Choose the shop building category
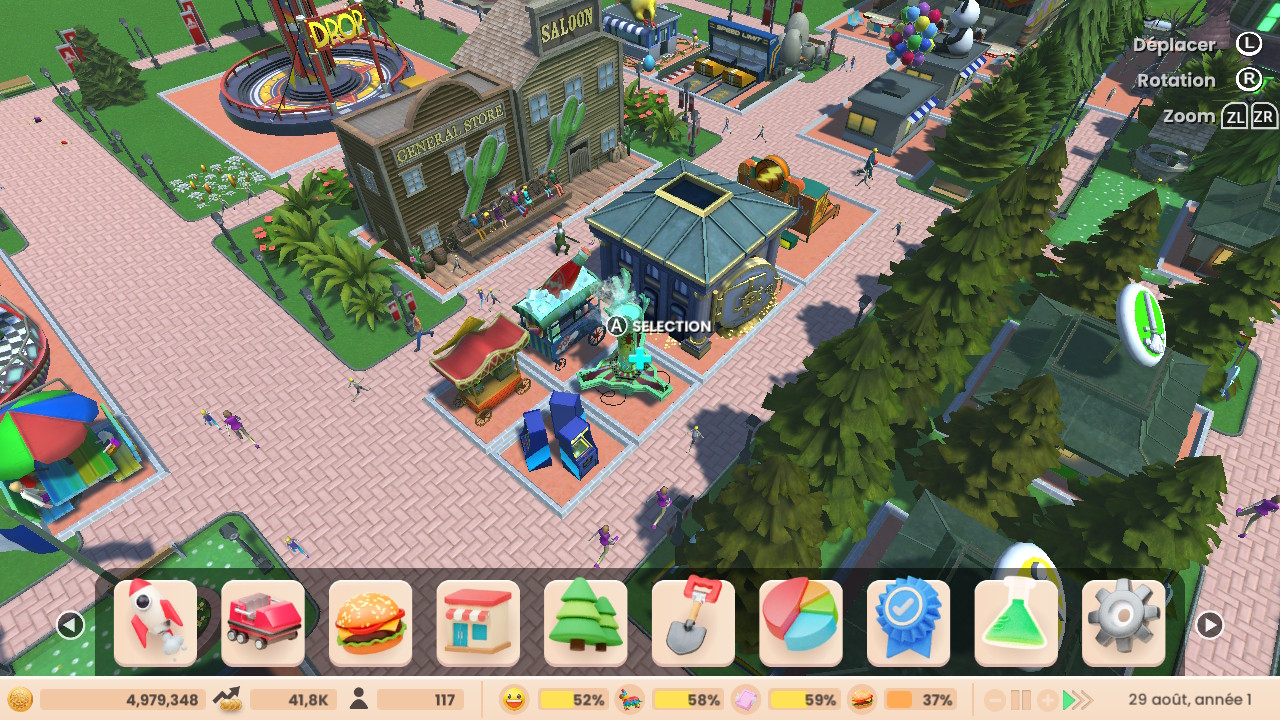The width and height of the screenshot is (1280, 720). (x=478, y=623)
